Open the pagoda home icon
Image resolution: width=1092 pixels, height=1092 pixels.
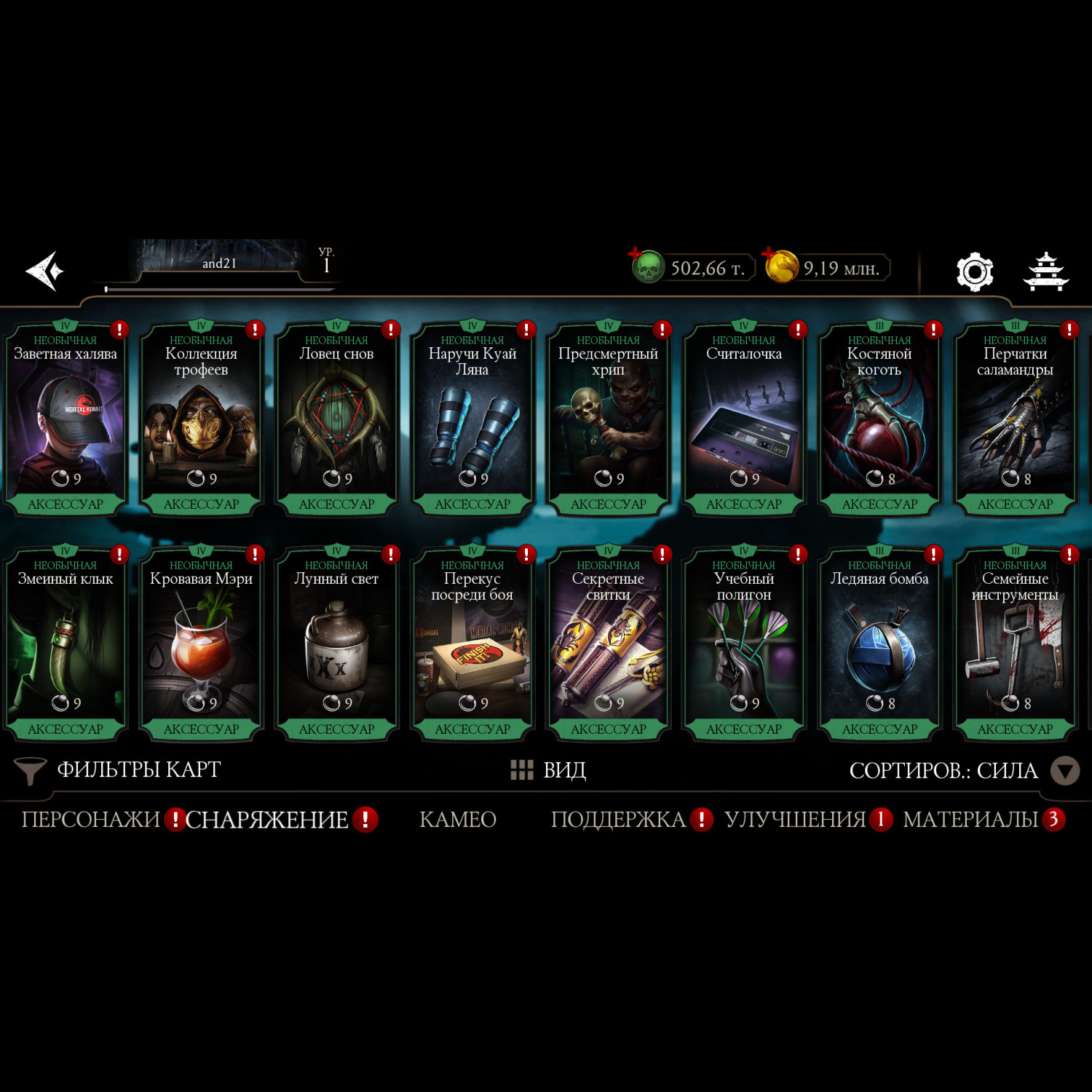pyautogui.click(x=1045, y=272)
